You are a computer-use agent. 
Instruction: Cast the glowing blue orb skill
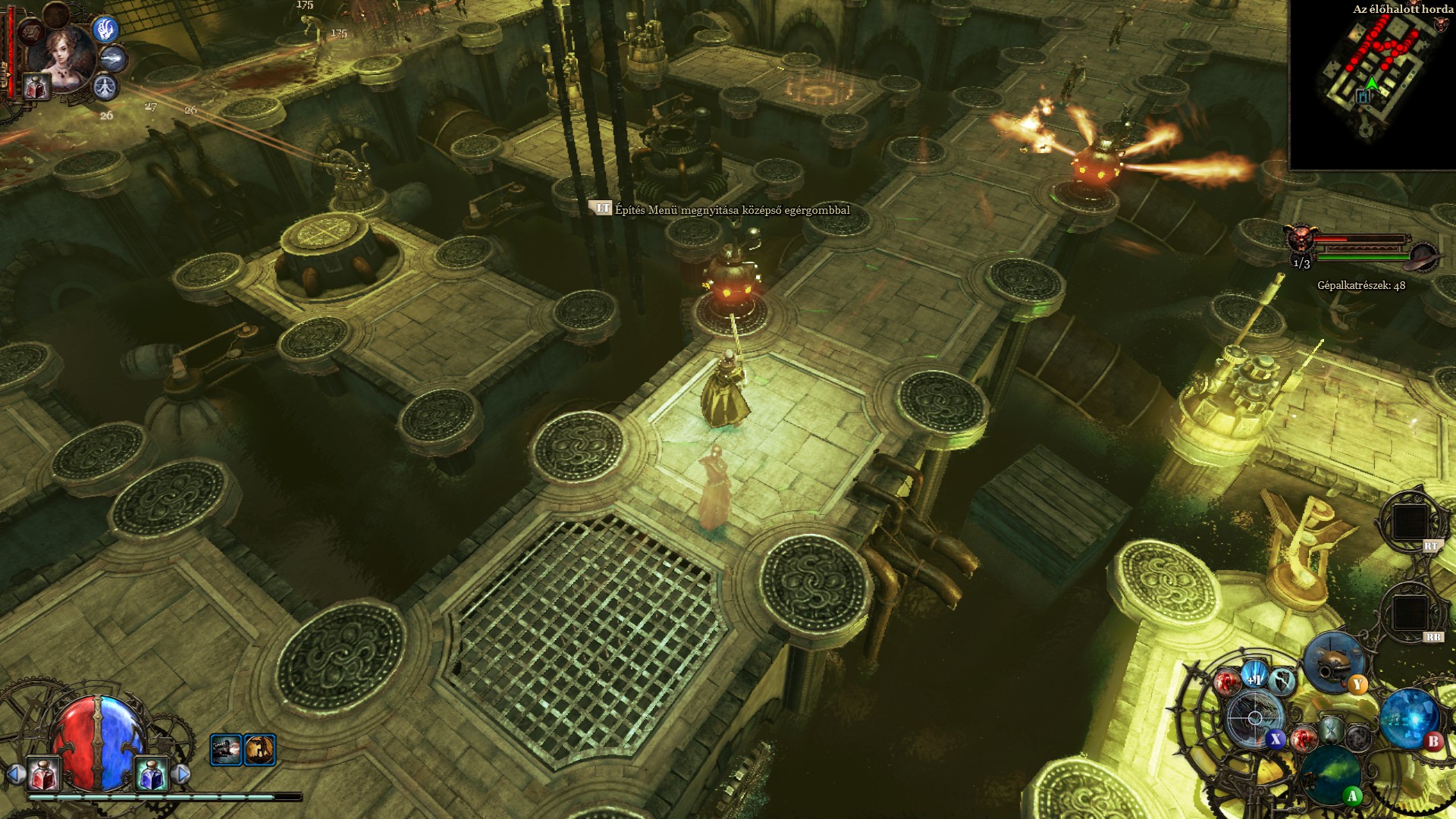[1409, 718]
